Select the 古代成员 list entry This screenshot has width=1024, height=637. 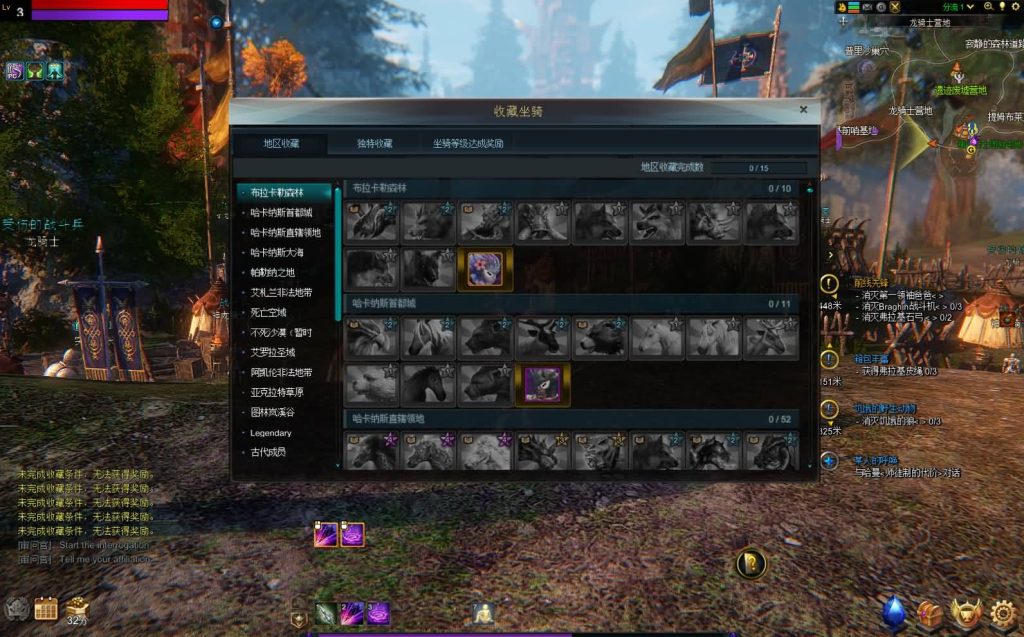[x=267, y=452]
